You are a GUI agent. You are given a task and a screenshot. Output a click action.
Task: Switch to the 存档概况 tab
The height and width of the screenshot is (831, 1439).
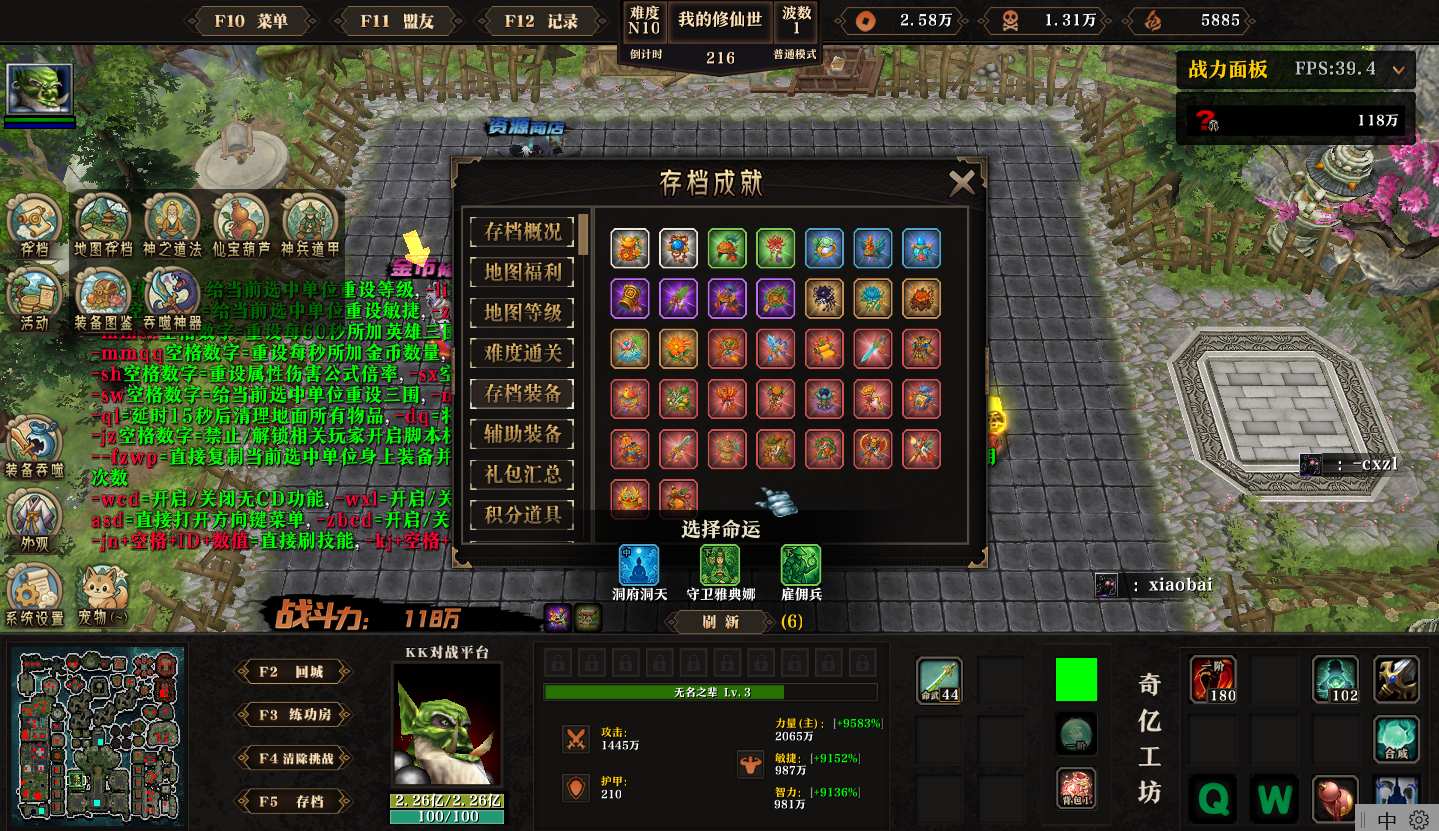point(522,231)
